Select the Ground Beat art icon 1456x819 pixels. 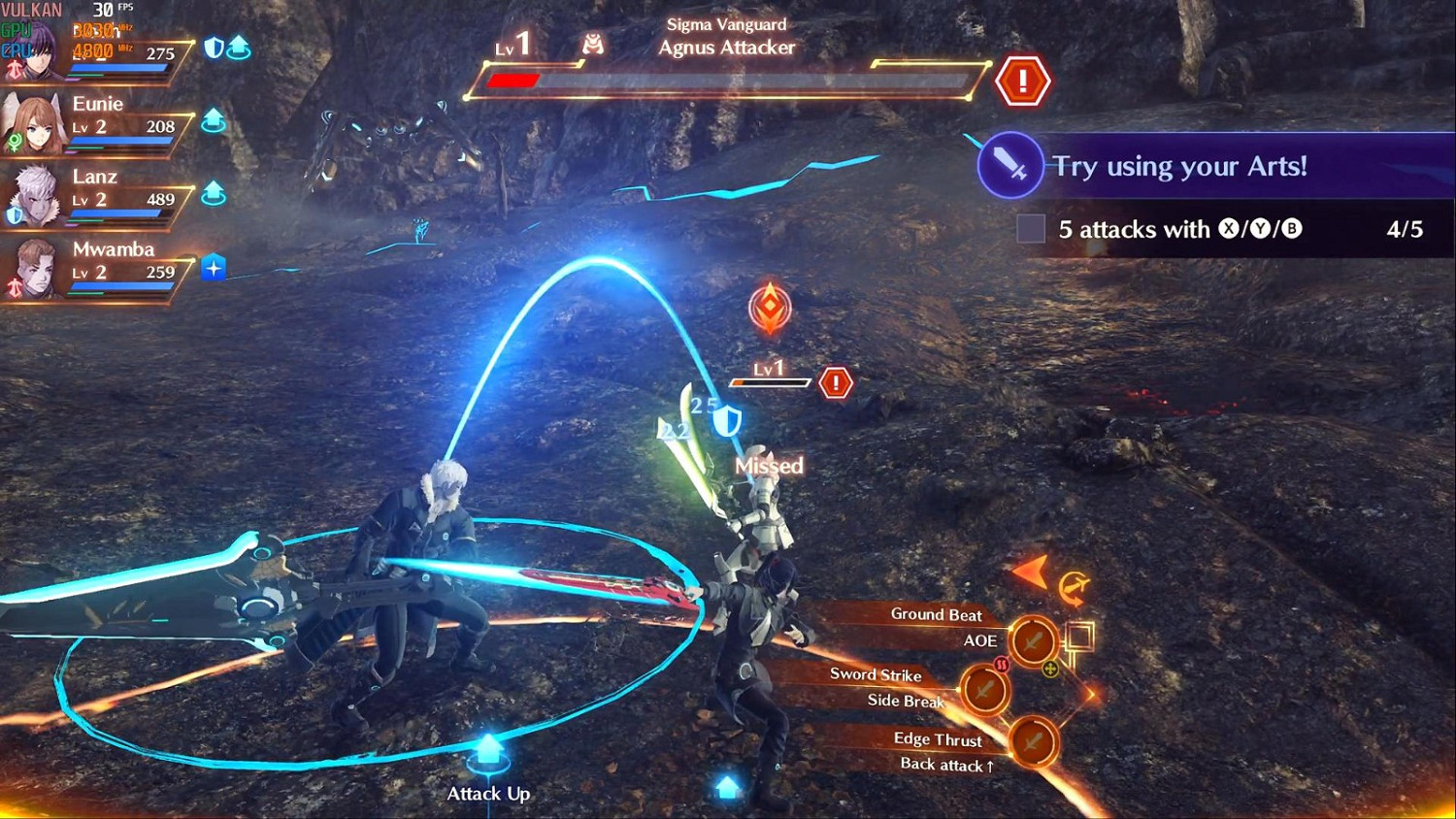[x=1032, y=640]
